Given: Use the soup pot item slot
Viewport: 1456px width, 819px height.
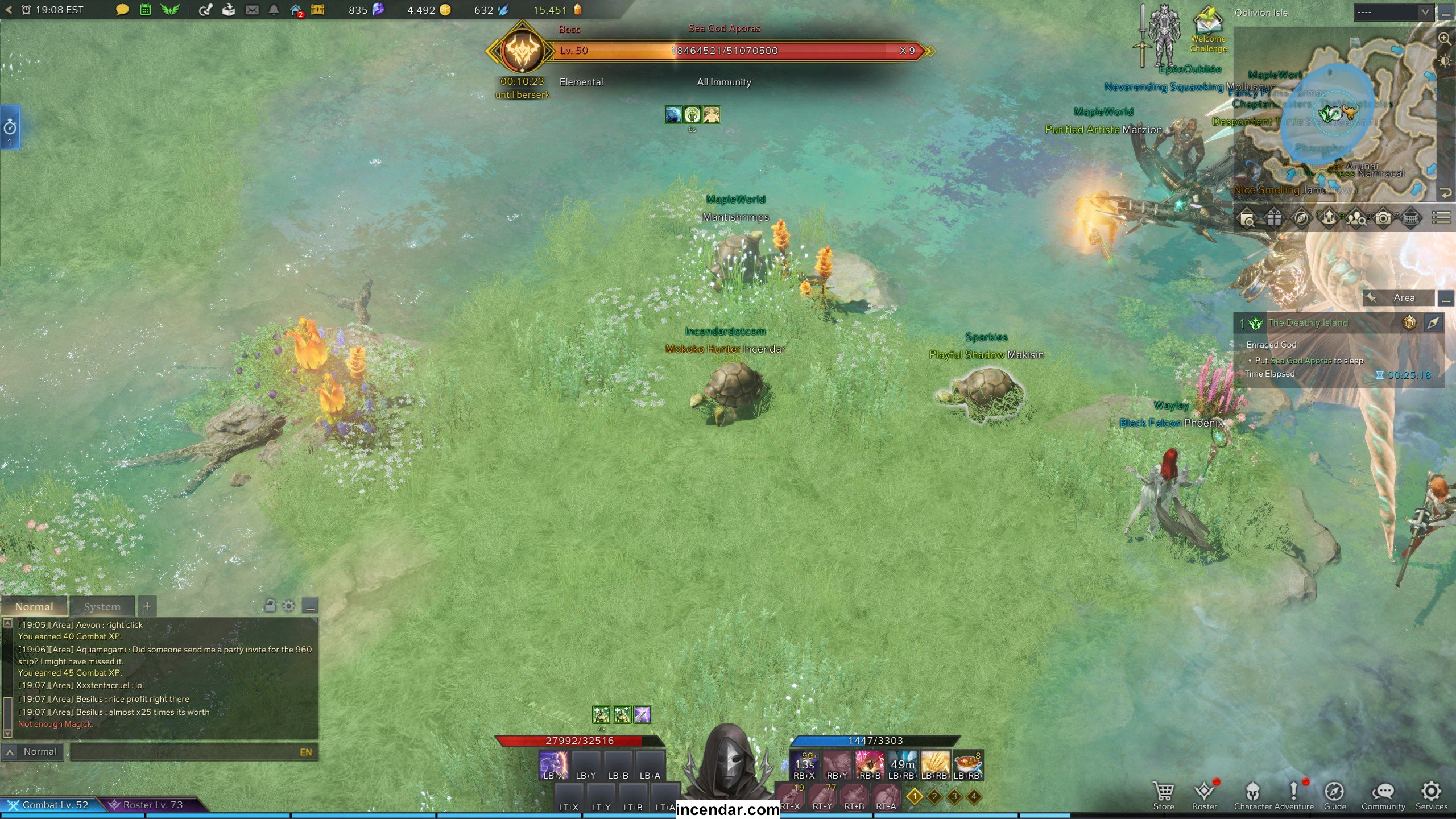Looking at the screenshot, I should pos(967,763).
